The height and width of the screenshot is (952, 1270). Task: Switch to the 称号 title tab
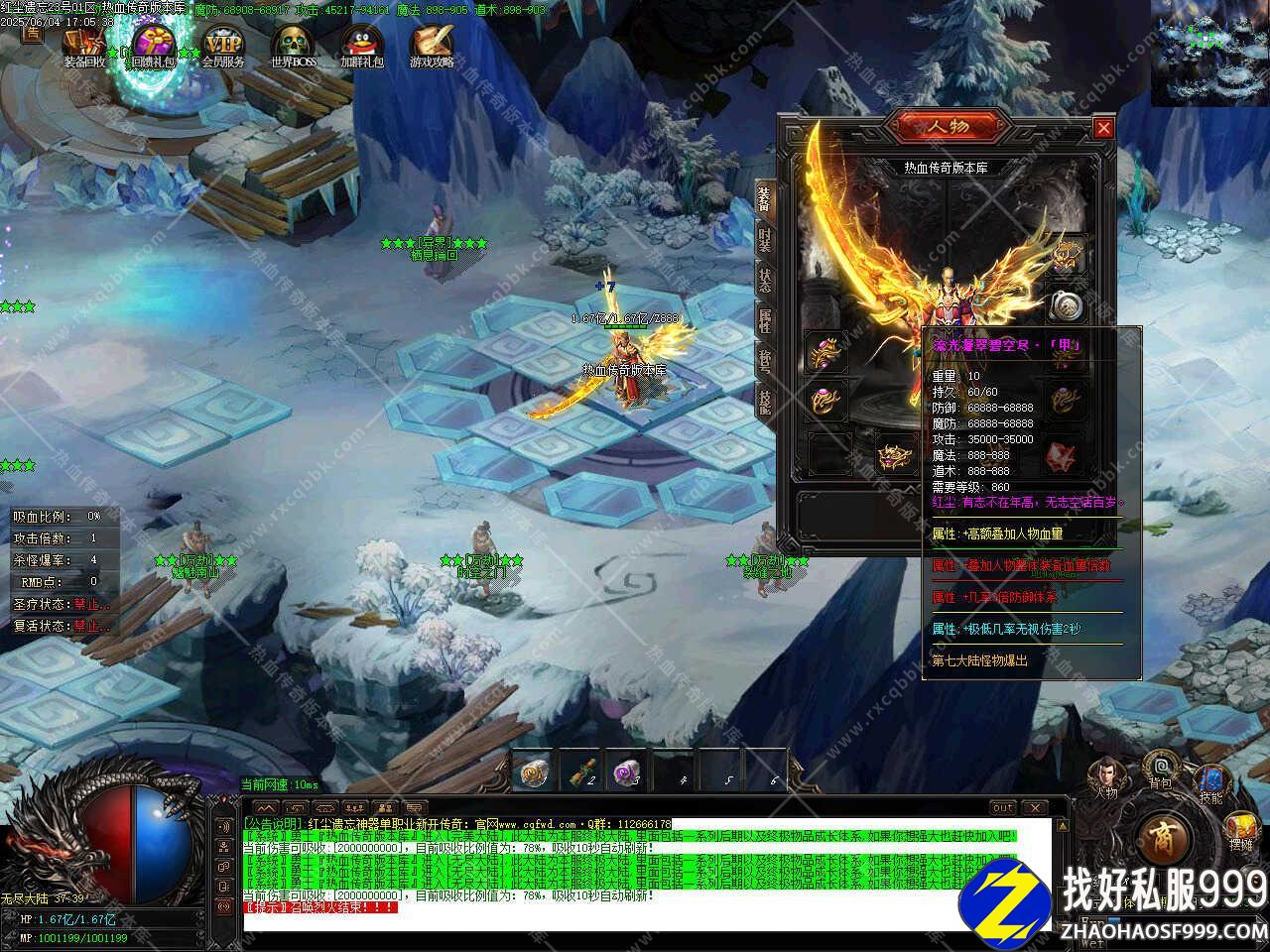pyautogui.click(x=764, y=361)
